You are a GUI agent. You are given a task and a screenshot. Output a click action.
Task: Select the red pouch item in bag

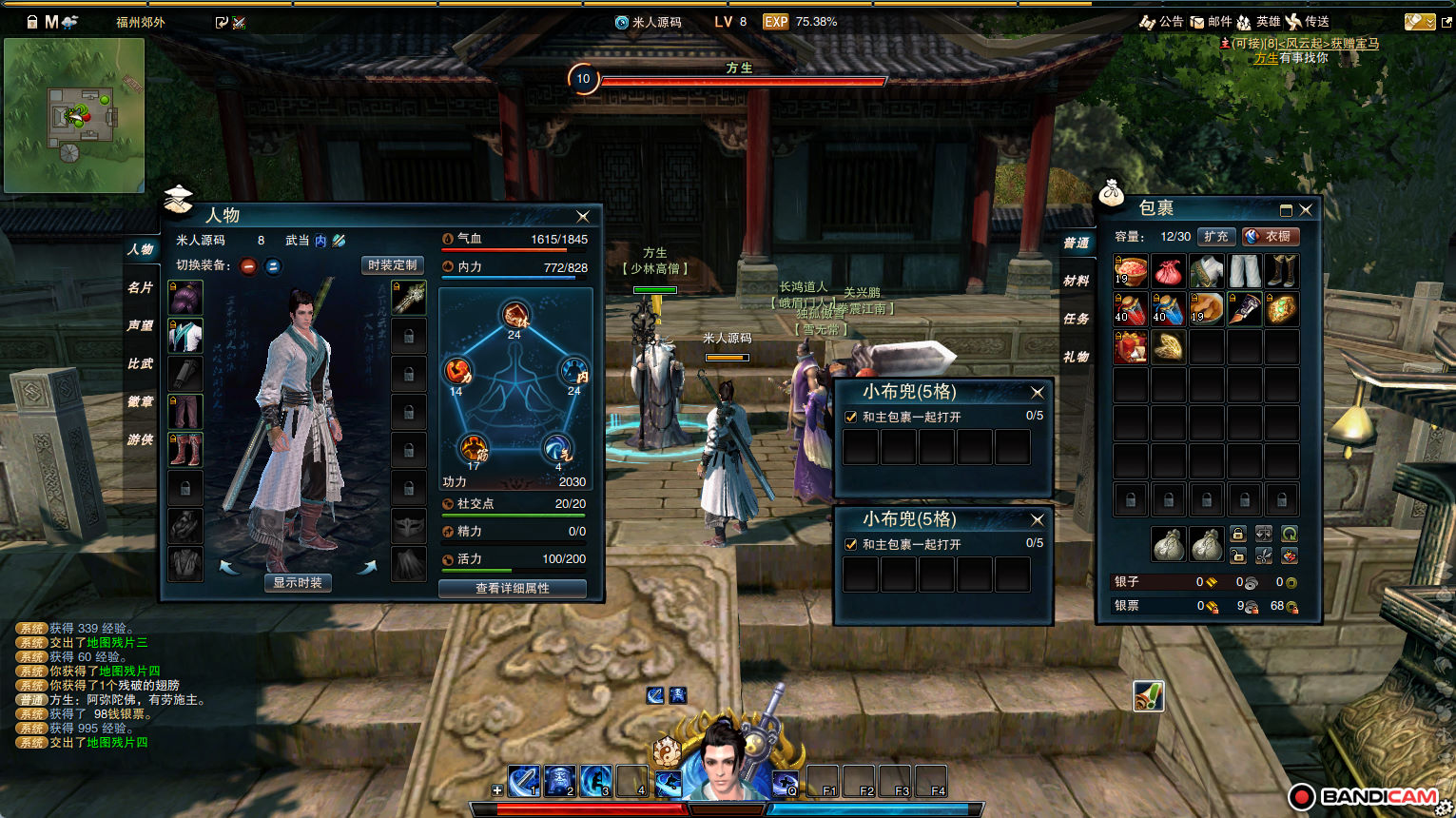click(1168, 272)
